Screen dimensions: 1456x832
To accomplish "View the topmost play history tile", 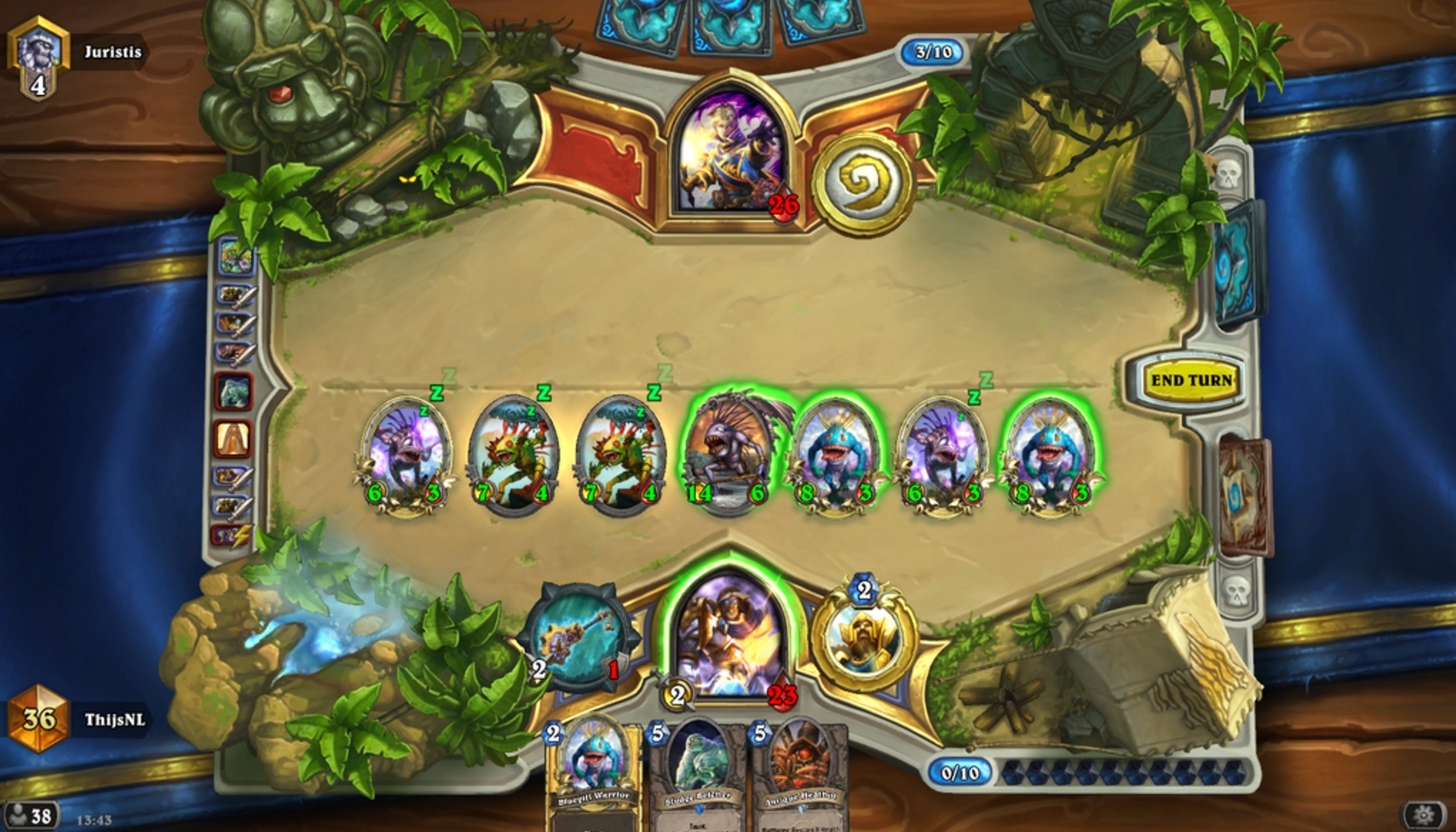I will tap(235, 257).
